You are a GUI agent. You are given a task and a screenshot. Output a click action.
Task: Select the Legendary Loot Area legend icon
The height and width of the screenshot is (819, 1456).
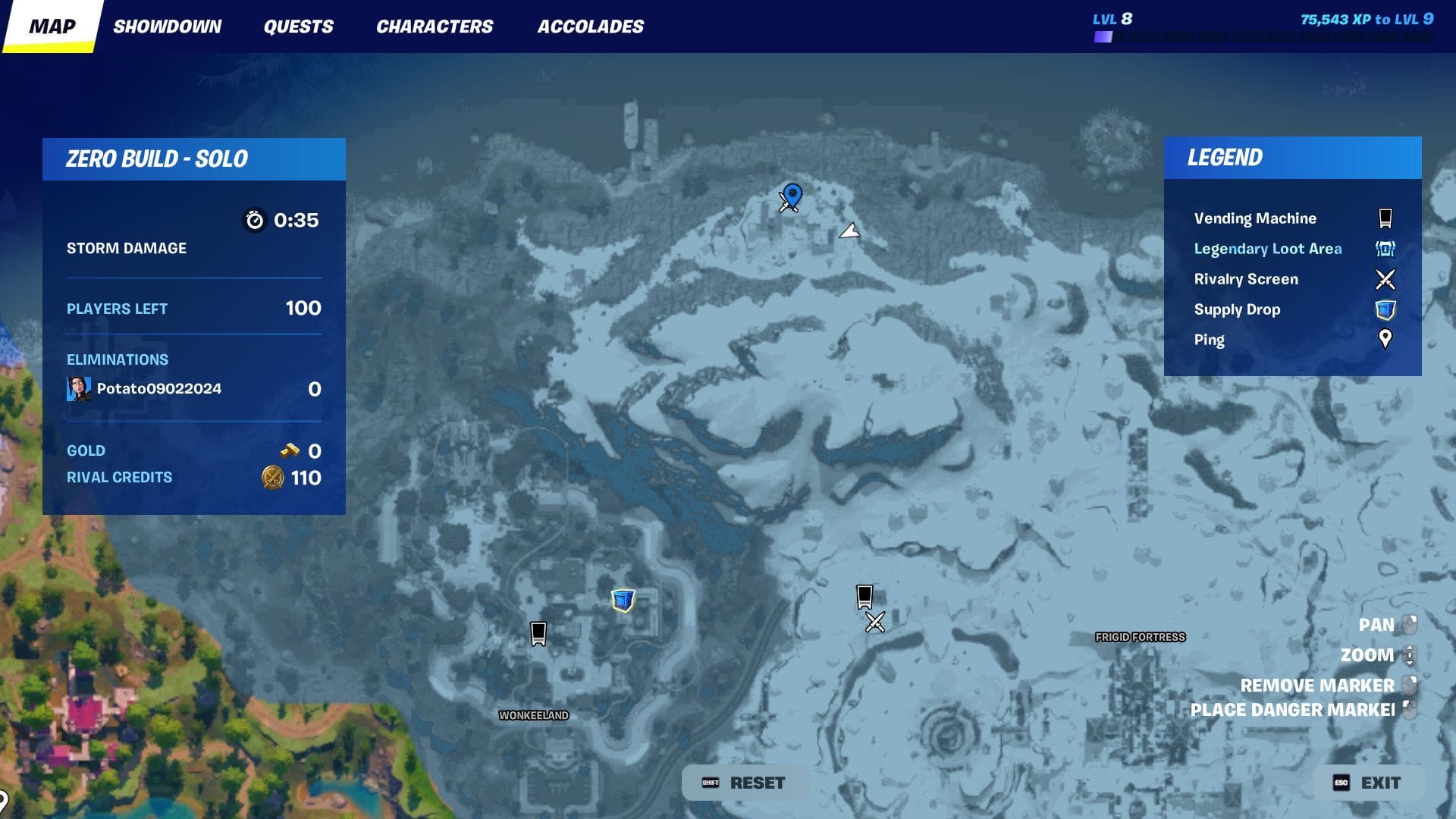1386,248
